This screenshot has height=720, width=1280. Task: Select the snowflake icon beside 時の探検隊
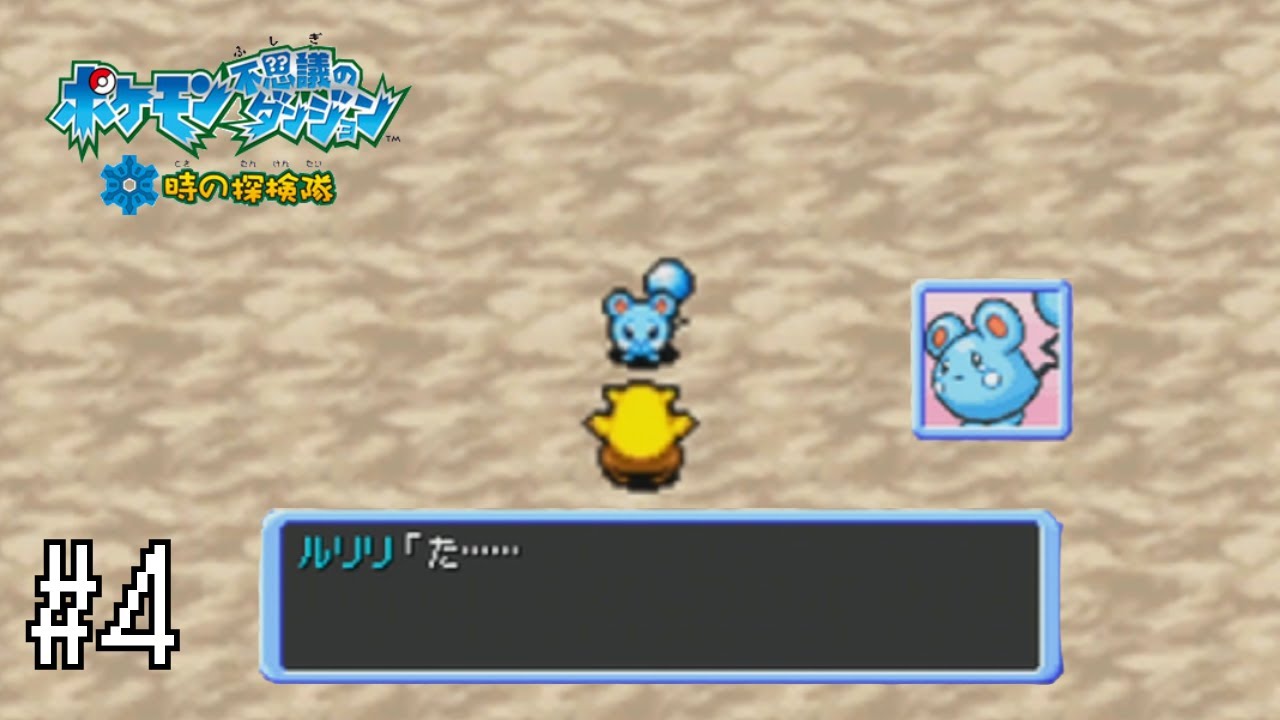click(x=127, y=185)
